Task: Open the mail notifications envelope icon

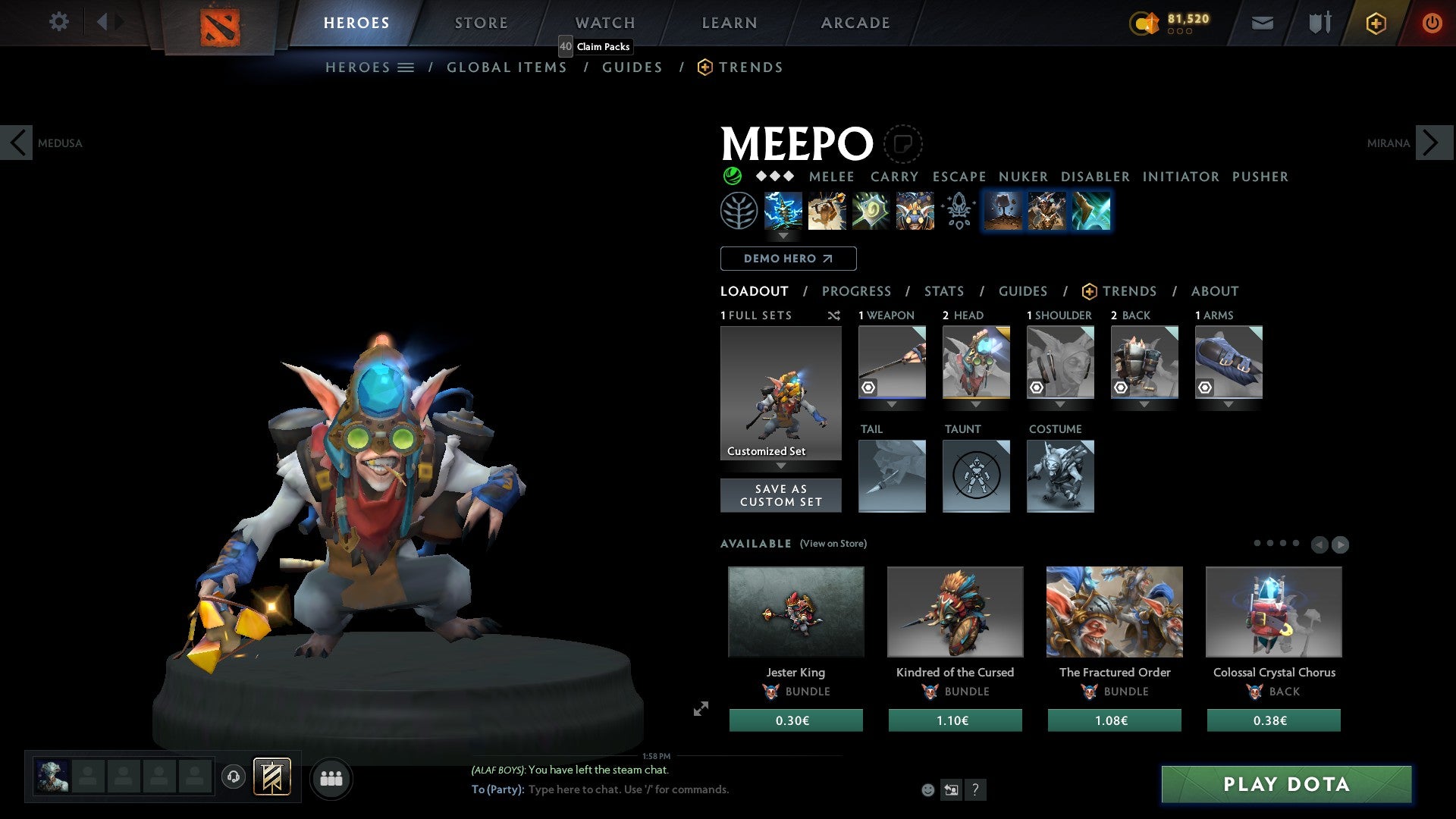Action: 1263,23
